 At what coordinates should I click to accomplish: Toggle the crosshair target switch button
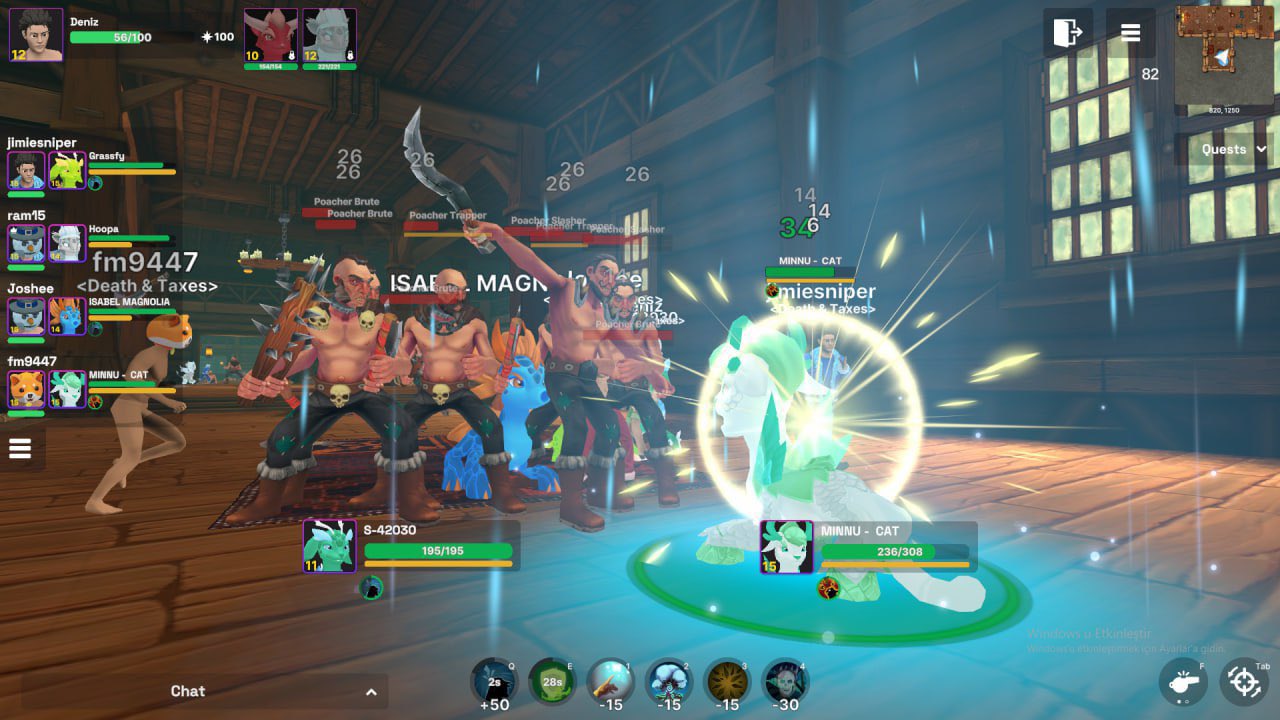tap(1244, 682)
